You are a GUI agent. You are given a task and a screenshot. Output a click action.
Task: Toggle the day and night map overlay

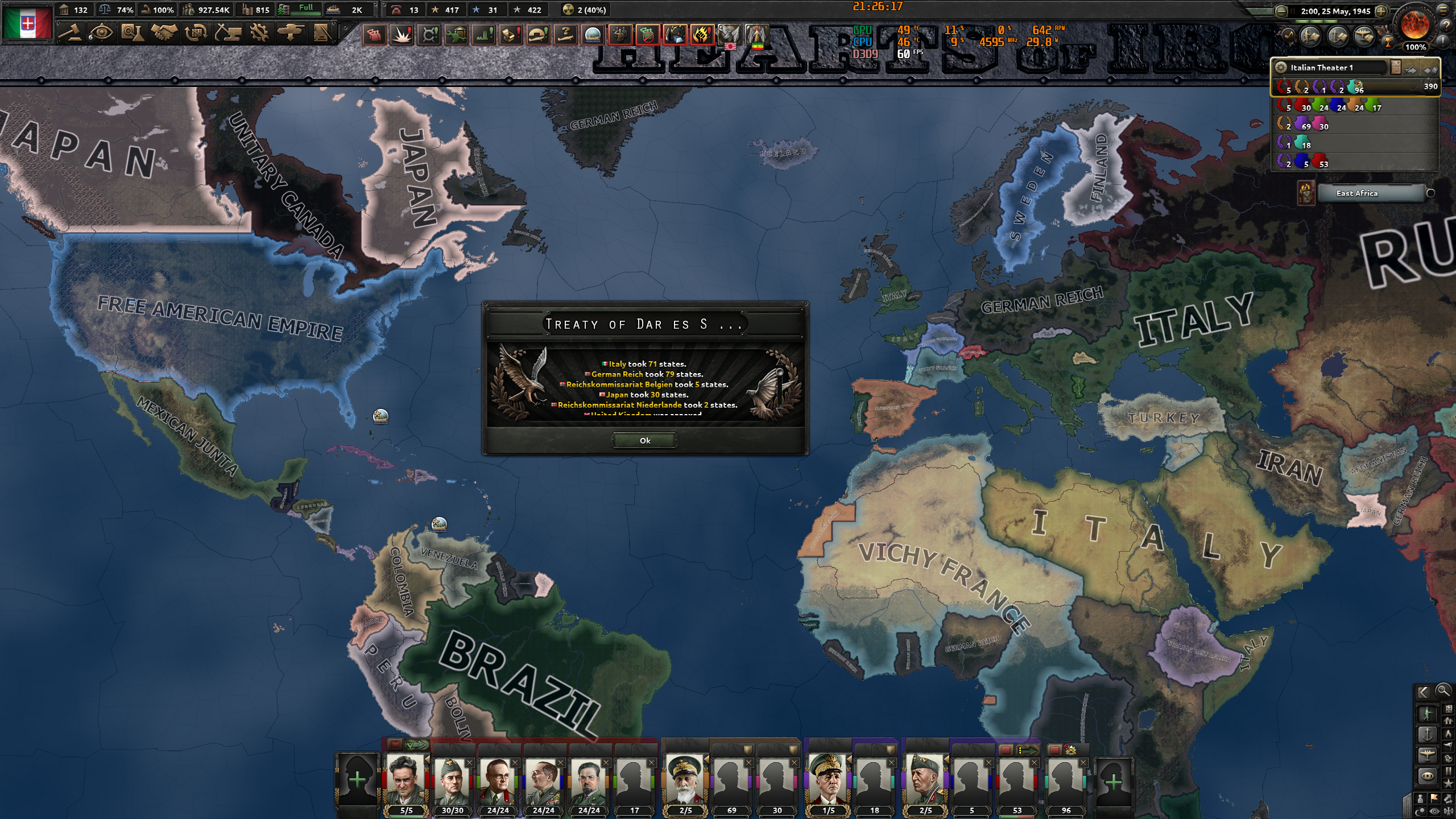click(x=1421, y=810)
